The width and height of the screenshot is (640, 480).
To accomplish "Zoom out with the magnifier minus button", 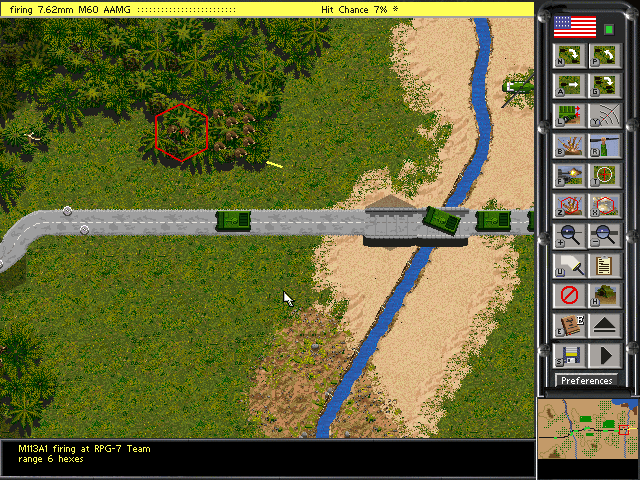I will [x=604, y=236].
